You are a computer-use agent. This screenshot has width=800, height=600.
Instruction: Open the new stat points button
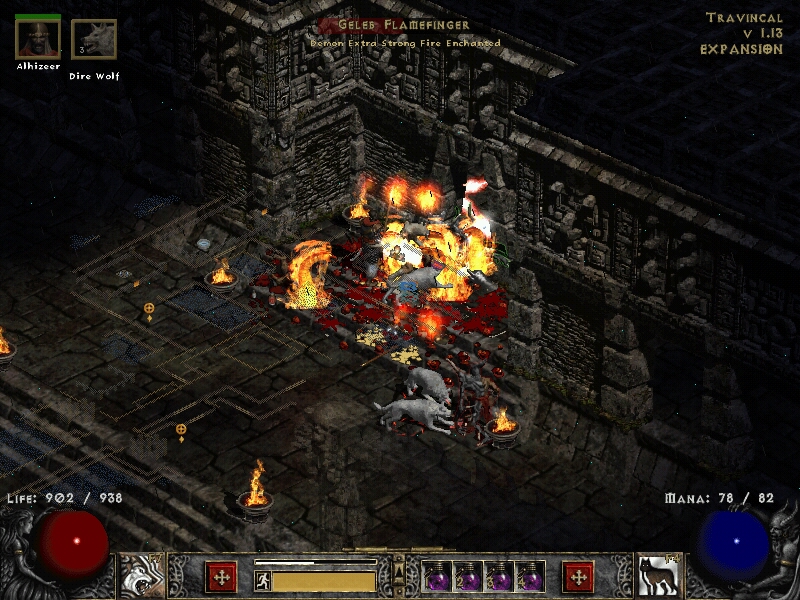coord(221,577)
